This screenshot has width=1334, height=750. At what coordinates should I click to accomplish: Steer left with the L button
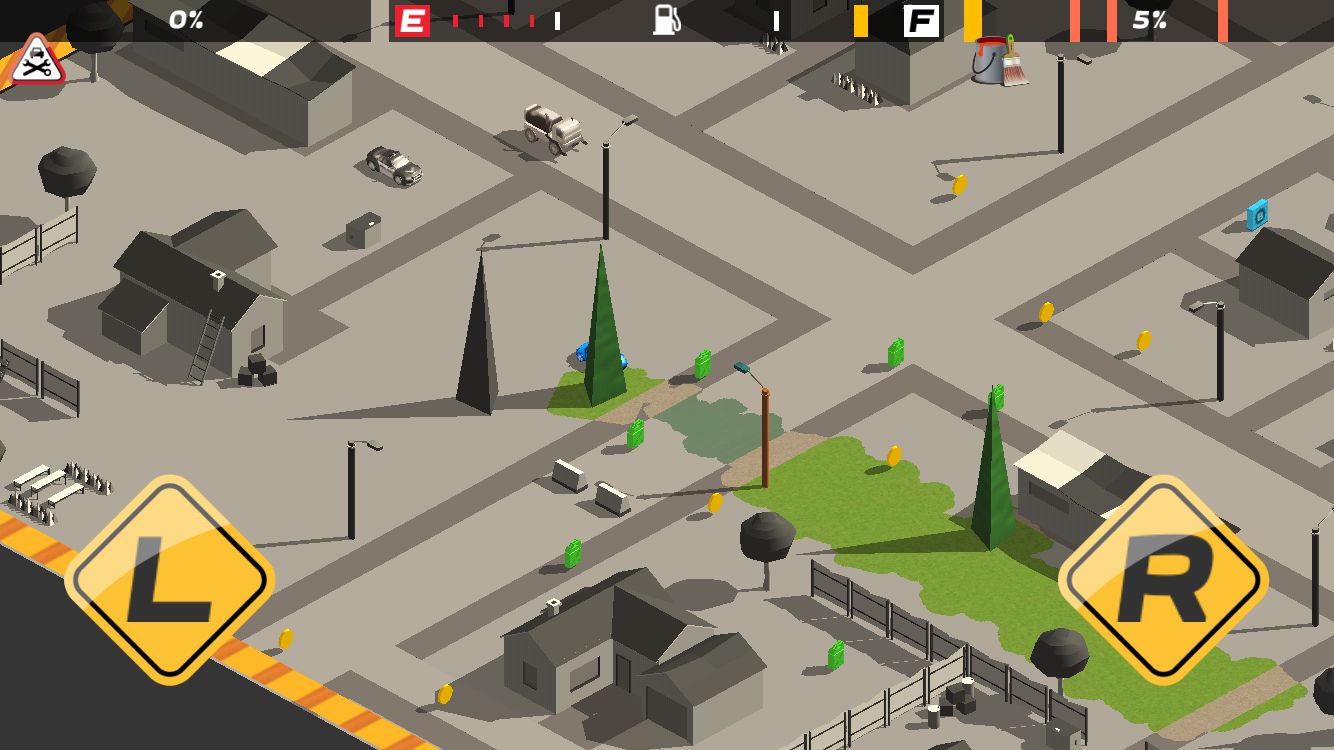click(170, 580)
